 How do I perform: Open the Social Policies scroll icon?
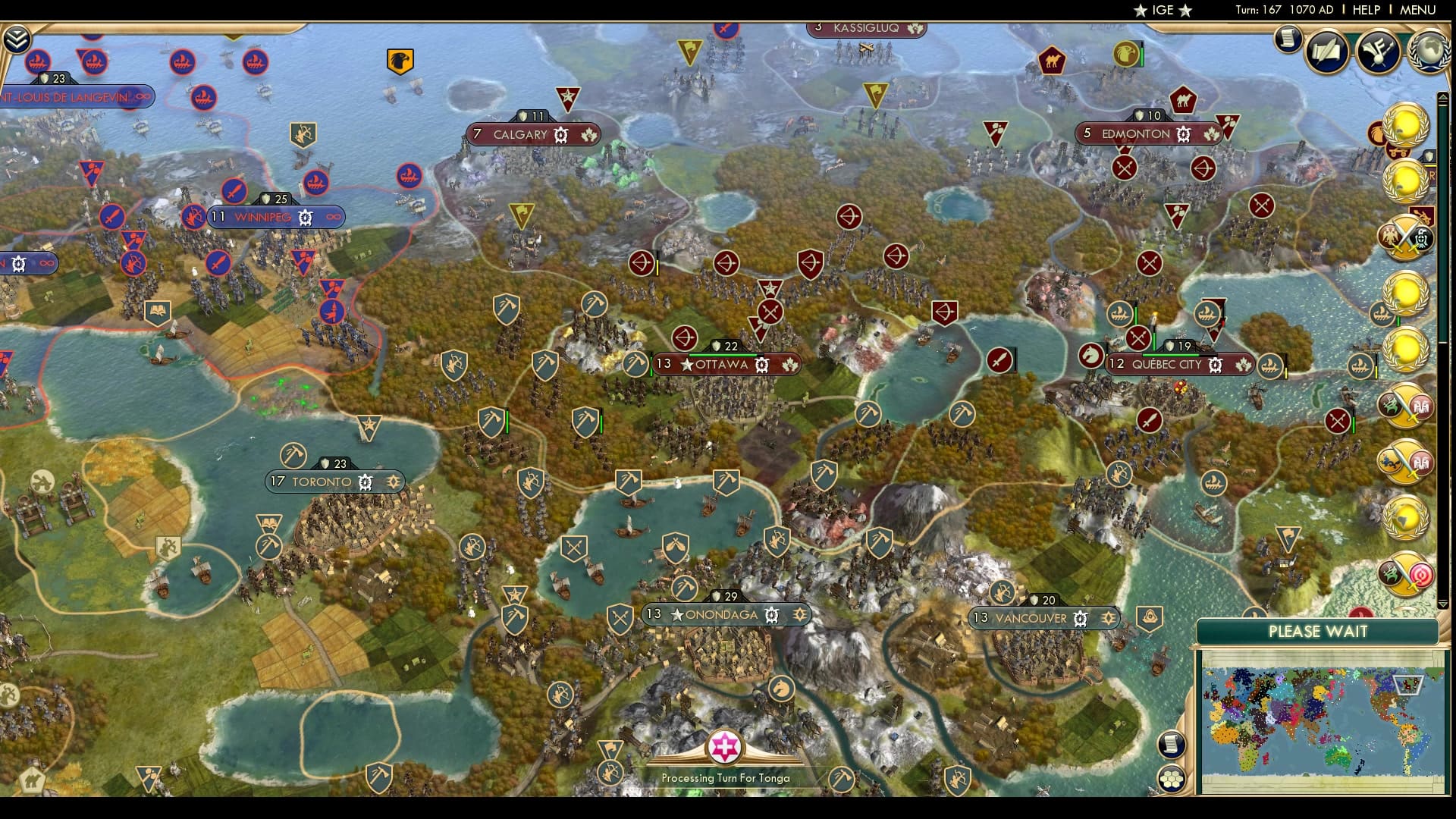1326,52
